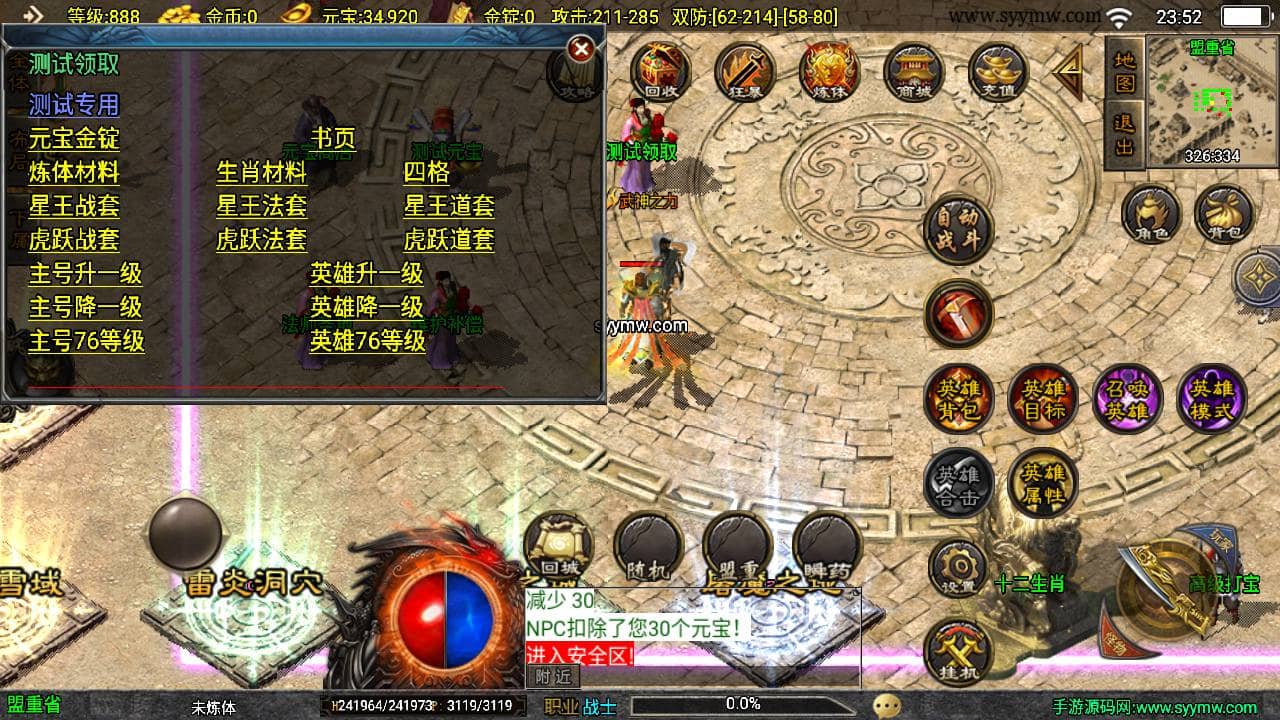
Task: Select the 元宝金锭 option
Action: 74,138
